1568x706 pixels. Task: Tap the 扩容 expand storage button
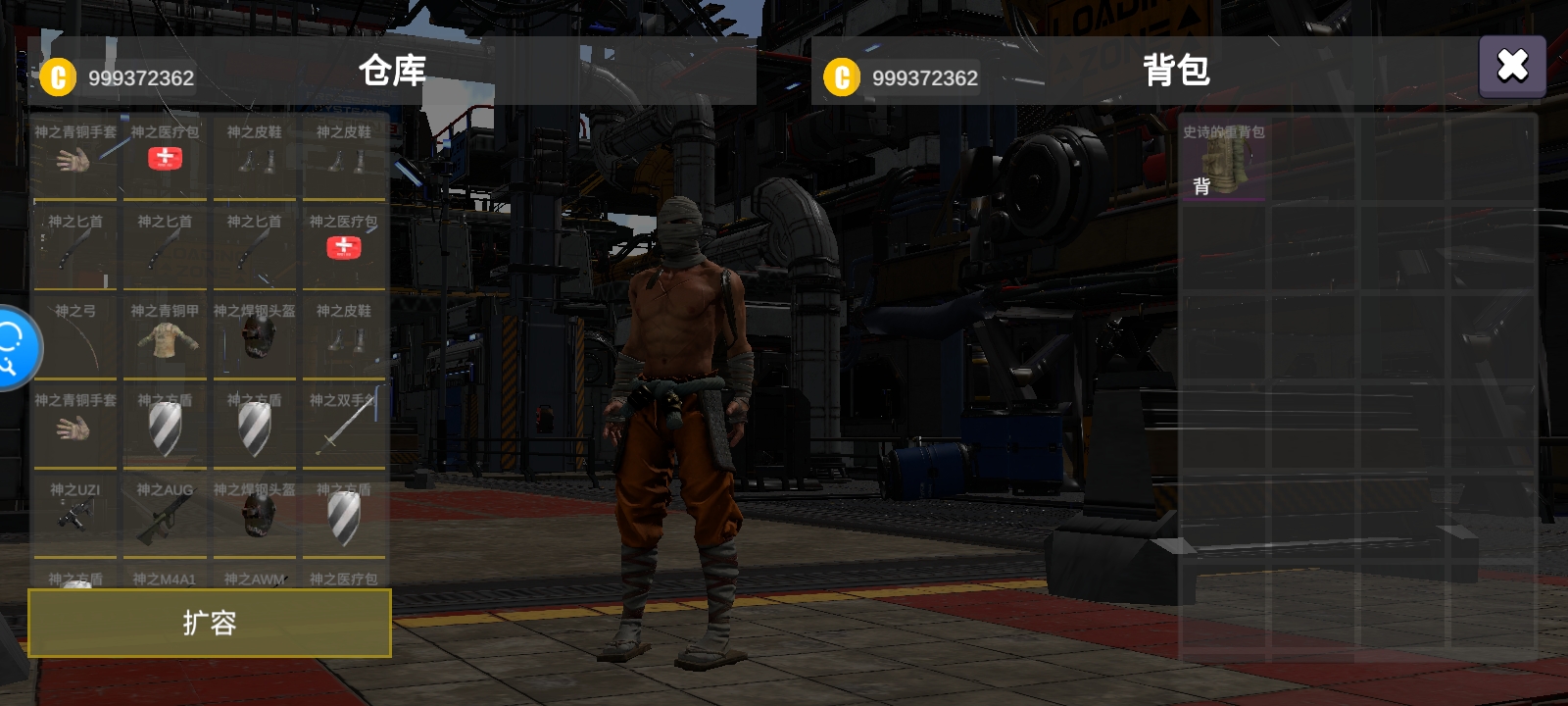point(210,623)
